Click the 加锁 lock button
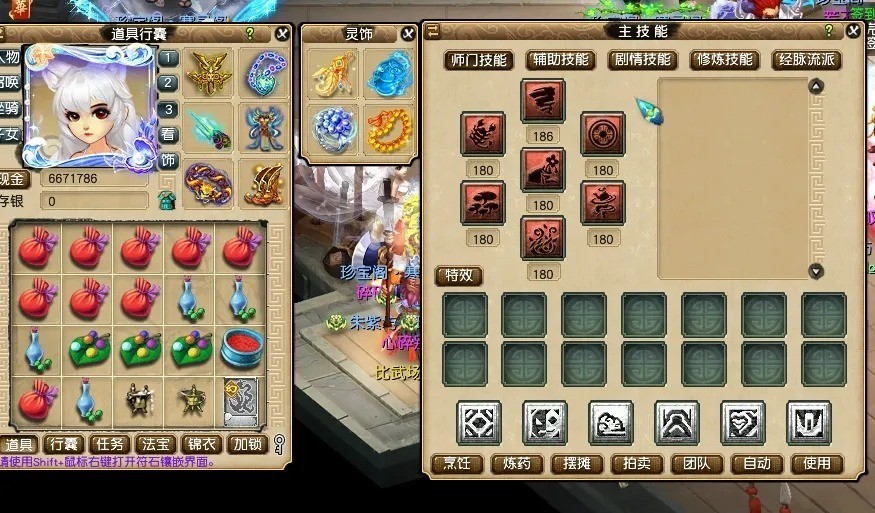Image resolution: width=875 pixels, height=513 pixels. (x=247, y=444)
